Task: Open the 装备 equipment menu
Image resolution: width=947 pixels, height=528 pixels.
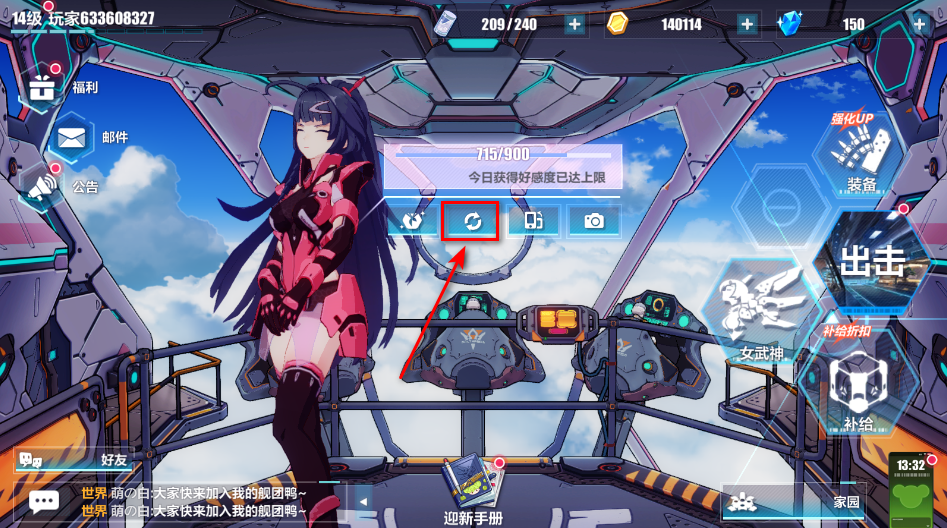Action: coord(860,155)
